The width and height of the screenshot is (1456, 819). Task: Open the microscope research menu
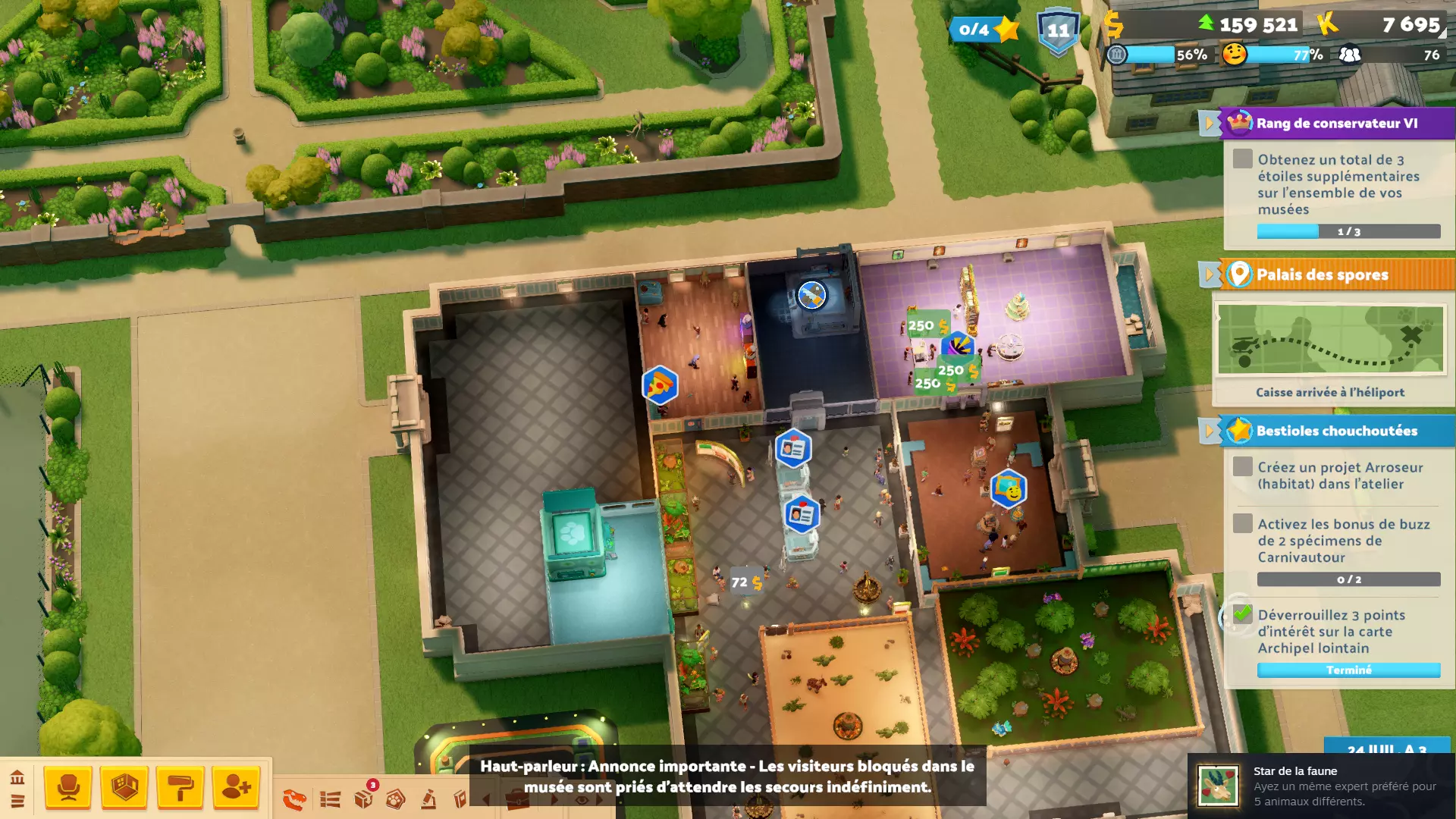428,799
